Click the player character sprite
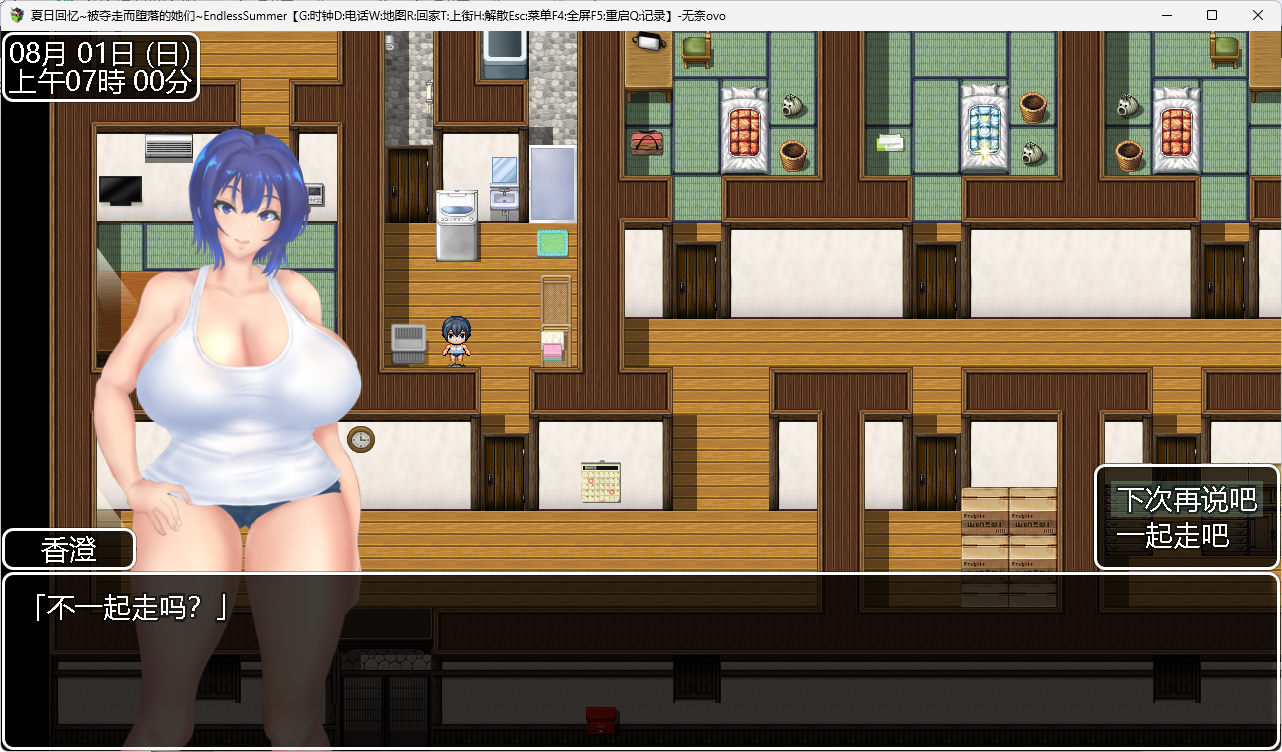The width and height of the screenshot is (1282, 752). click(x=456, y=341)
